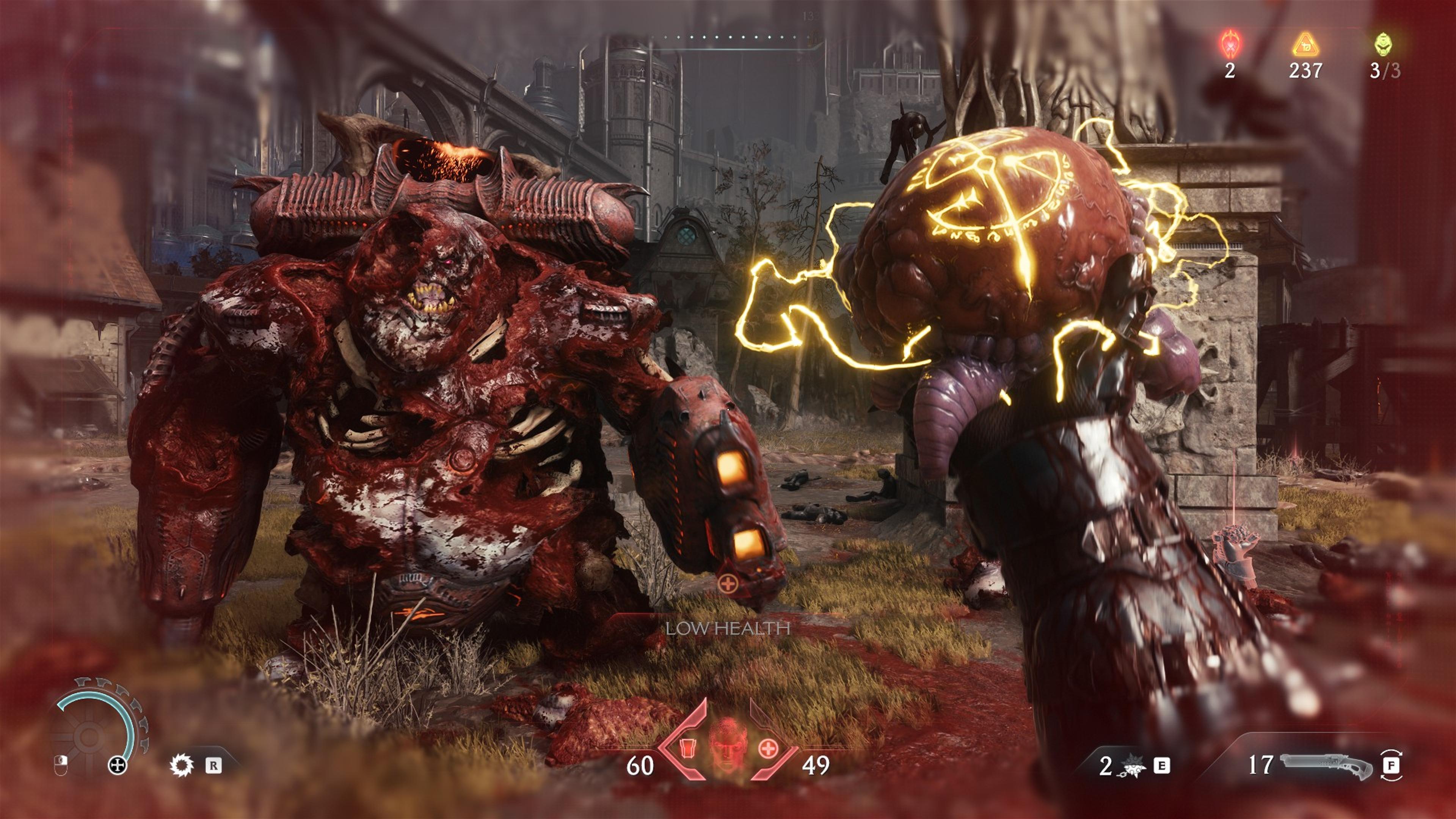Select the green Slayer helmet lives icon
This screenshot has width=1456, height=819.
pyautogui.click(x=1383, y=44)
